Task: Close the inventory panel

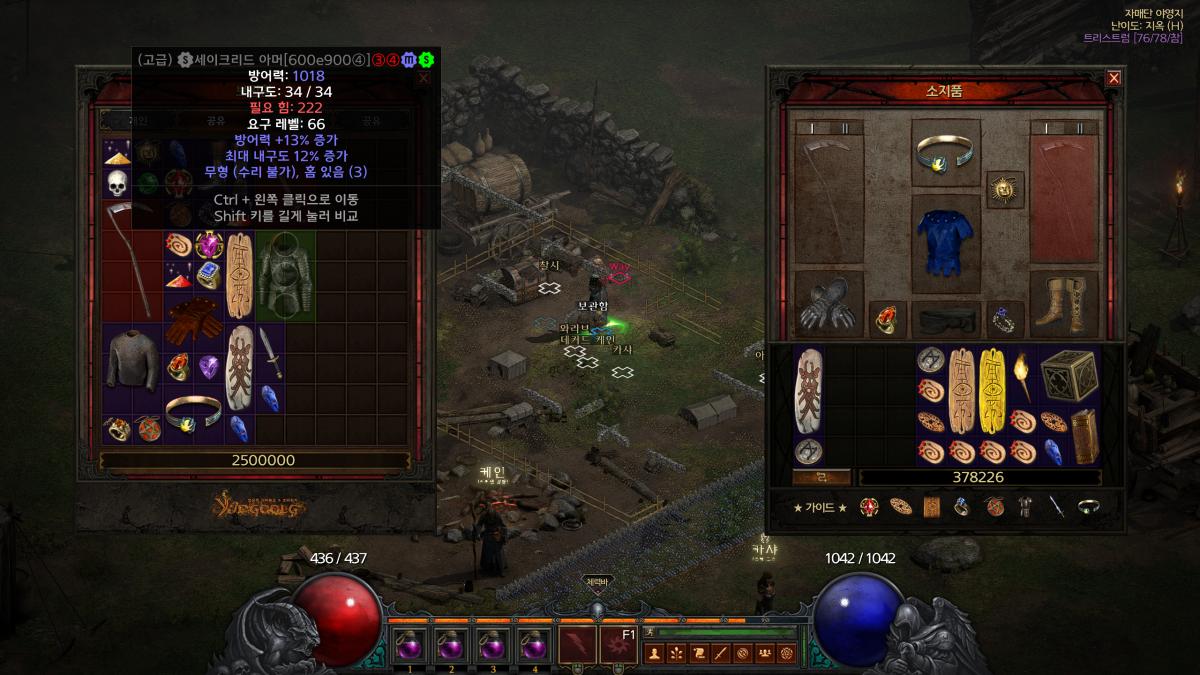Action: click(1113, 78)
